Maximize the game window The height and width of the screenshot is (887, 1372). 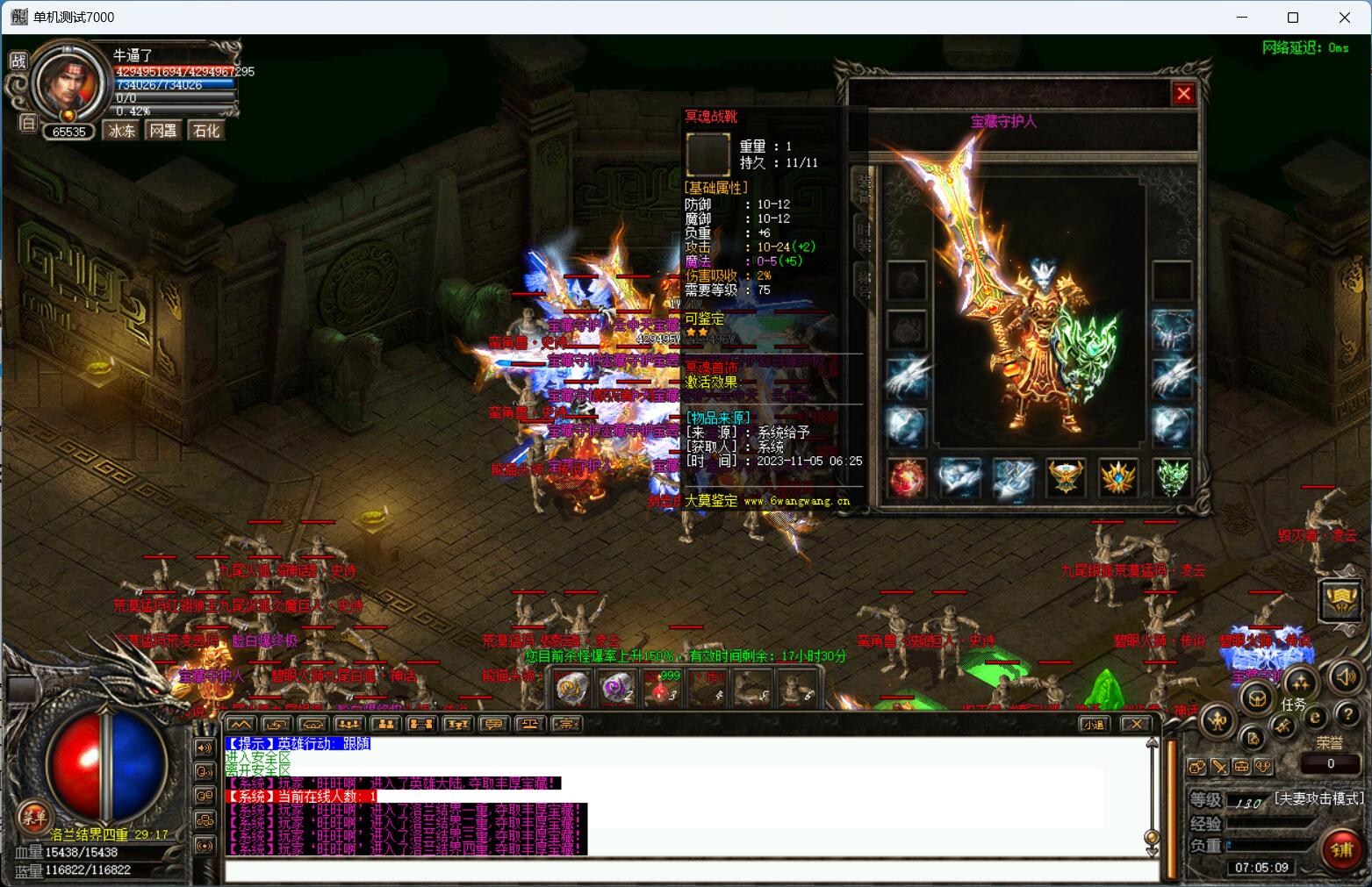[x=1292, y=18]
